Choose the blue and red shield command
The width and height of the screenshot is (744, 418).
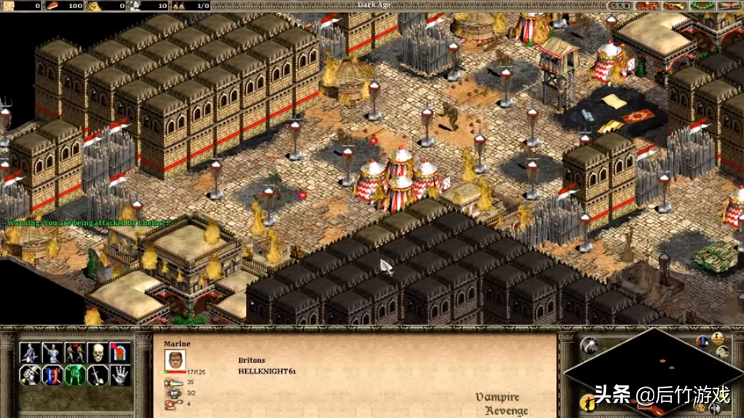pos(51,376)
